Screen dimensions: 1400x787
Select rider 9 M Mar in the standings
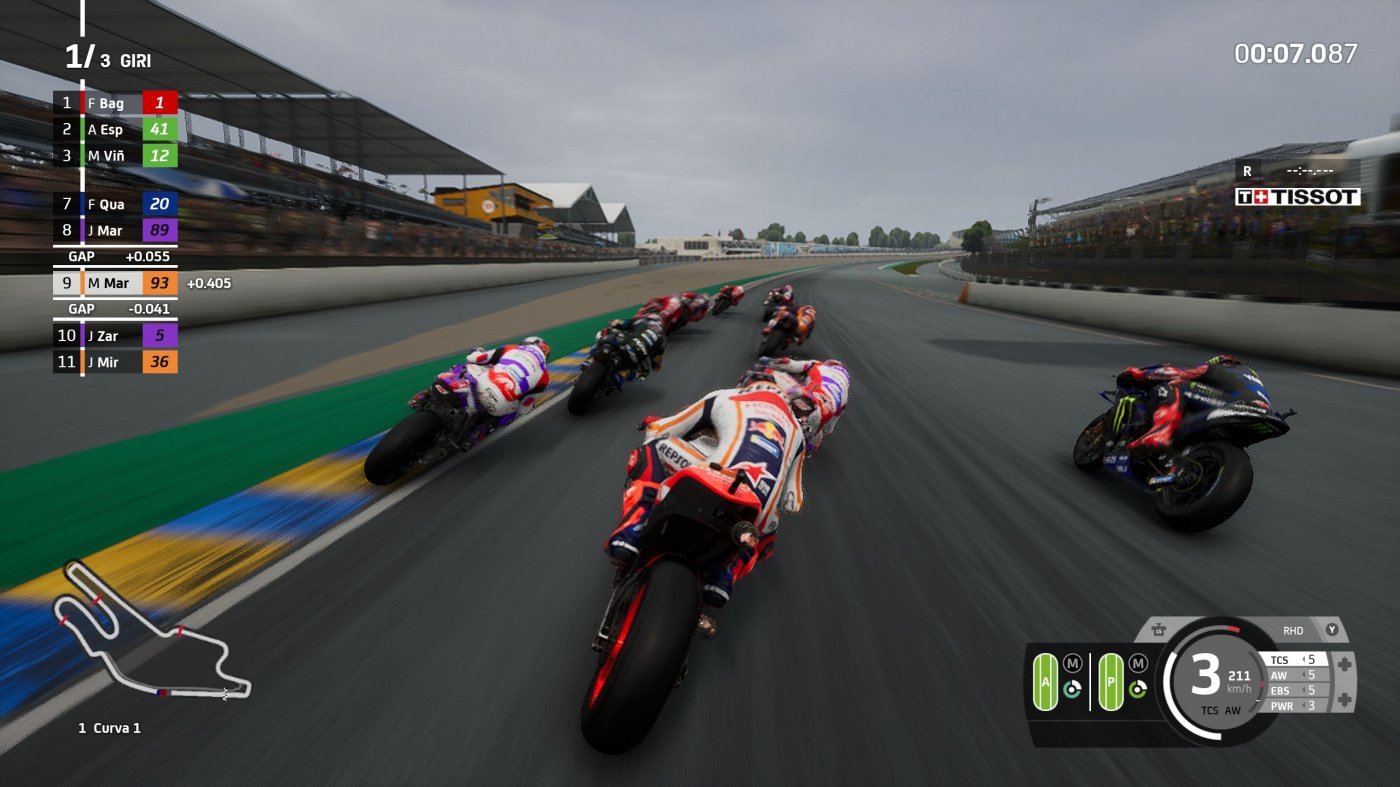pos(115,283)
